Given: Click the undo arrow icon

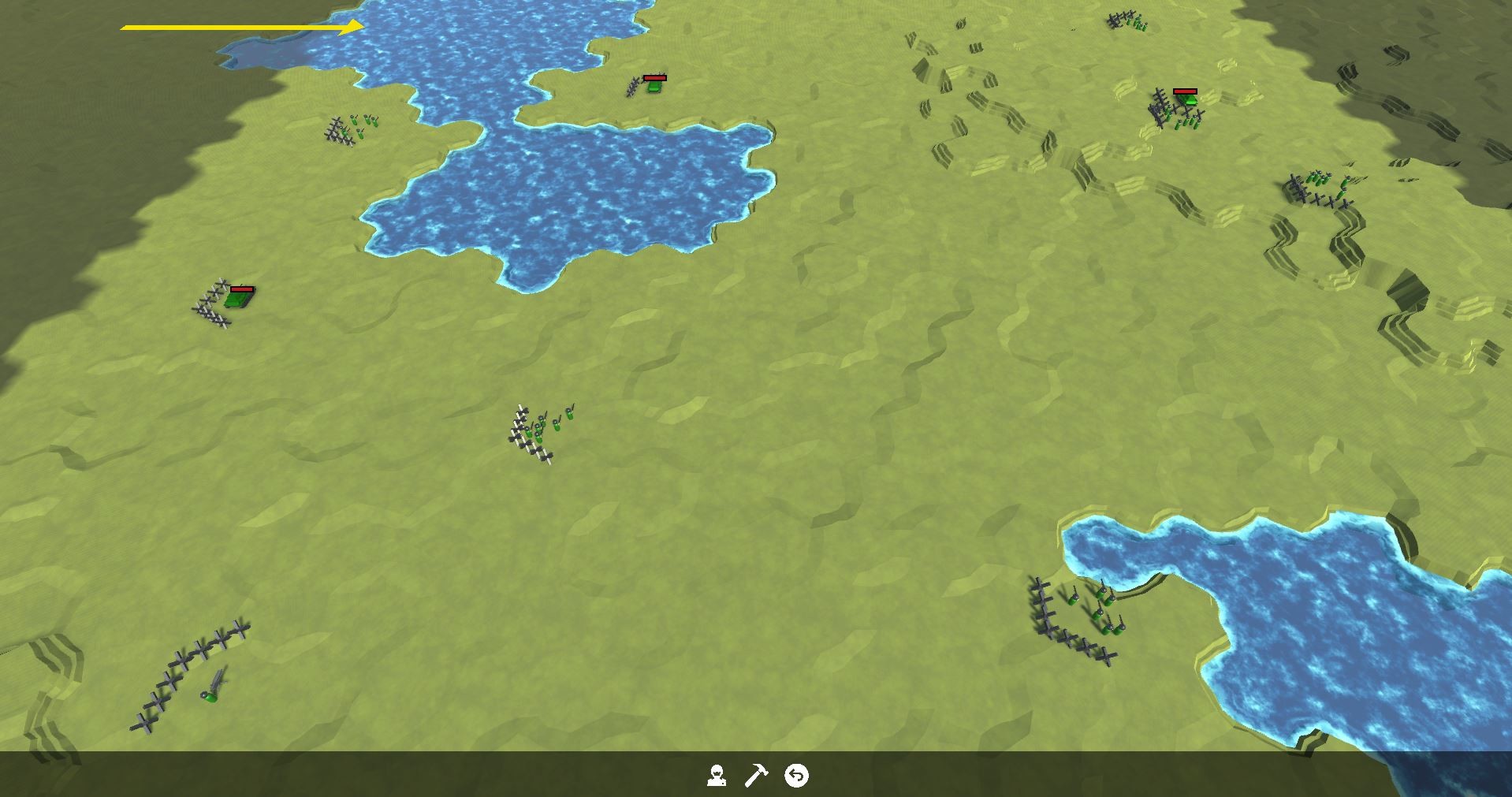Looking at the screenshot, I should (x=797, y=775).
